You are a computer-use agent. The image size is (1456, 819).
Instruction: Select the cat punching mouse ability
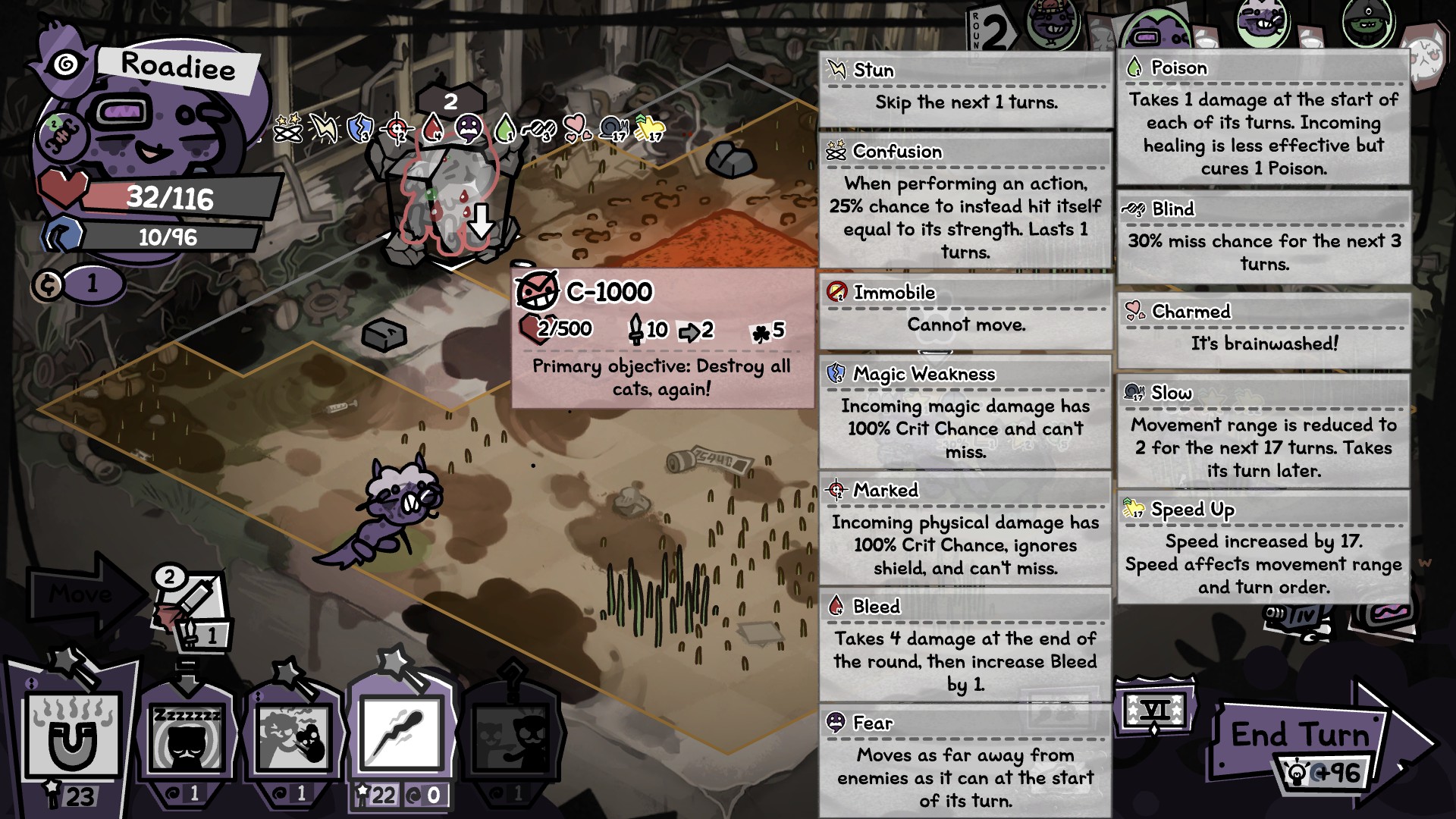click(293, 739)
